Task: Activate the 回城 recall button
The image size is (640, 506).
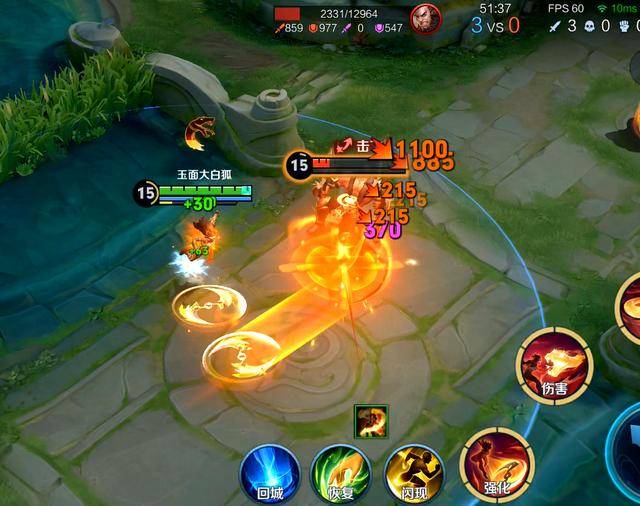Action: pyautogui.click(x=269, y=472)
